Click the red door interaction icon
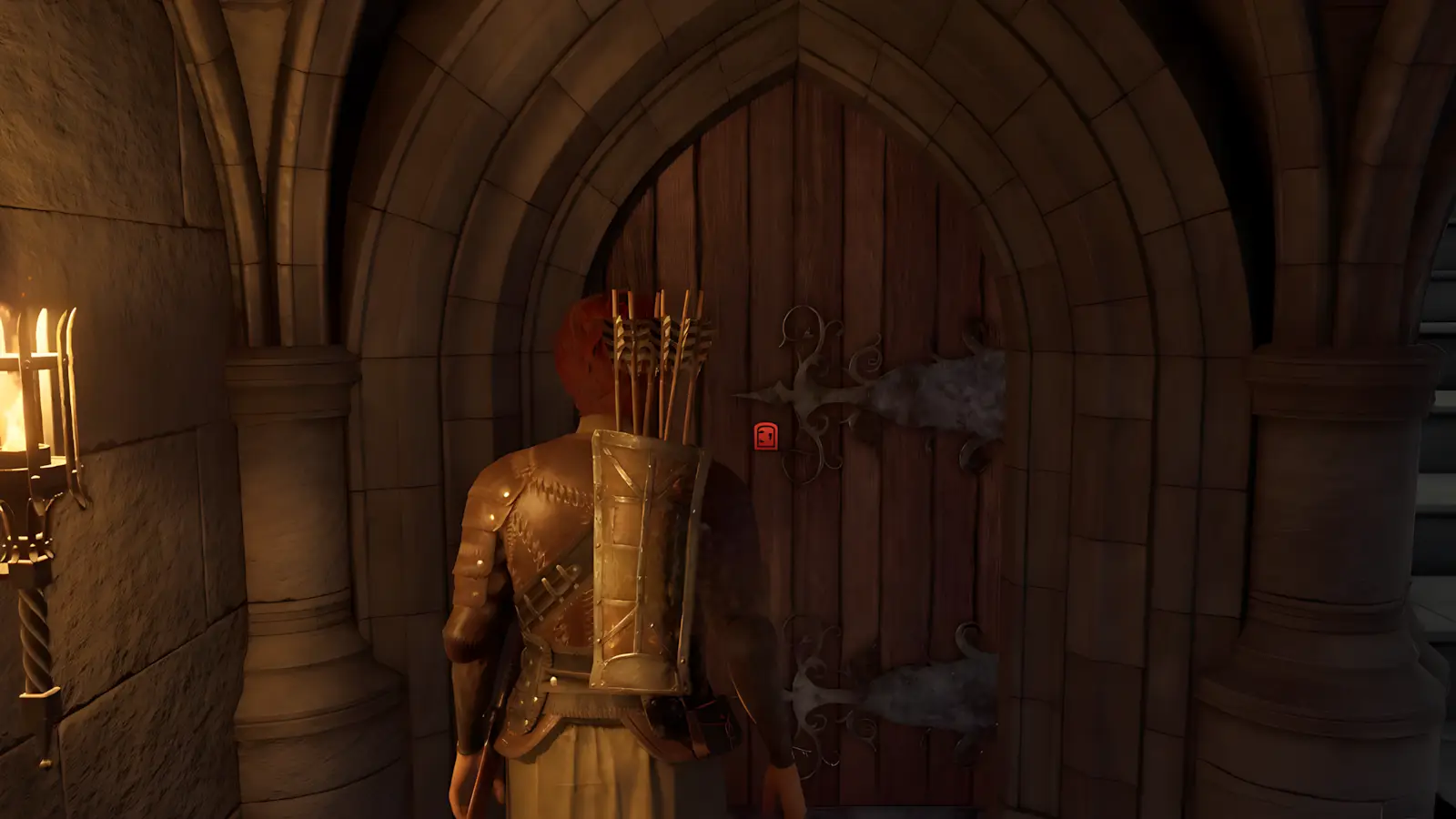1456x819 pixels. coord(765,437)
